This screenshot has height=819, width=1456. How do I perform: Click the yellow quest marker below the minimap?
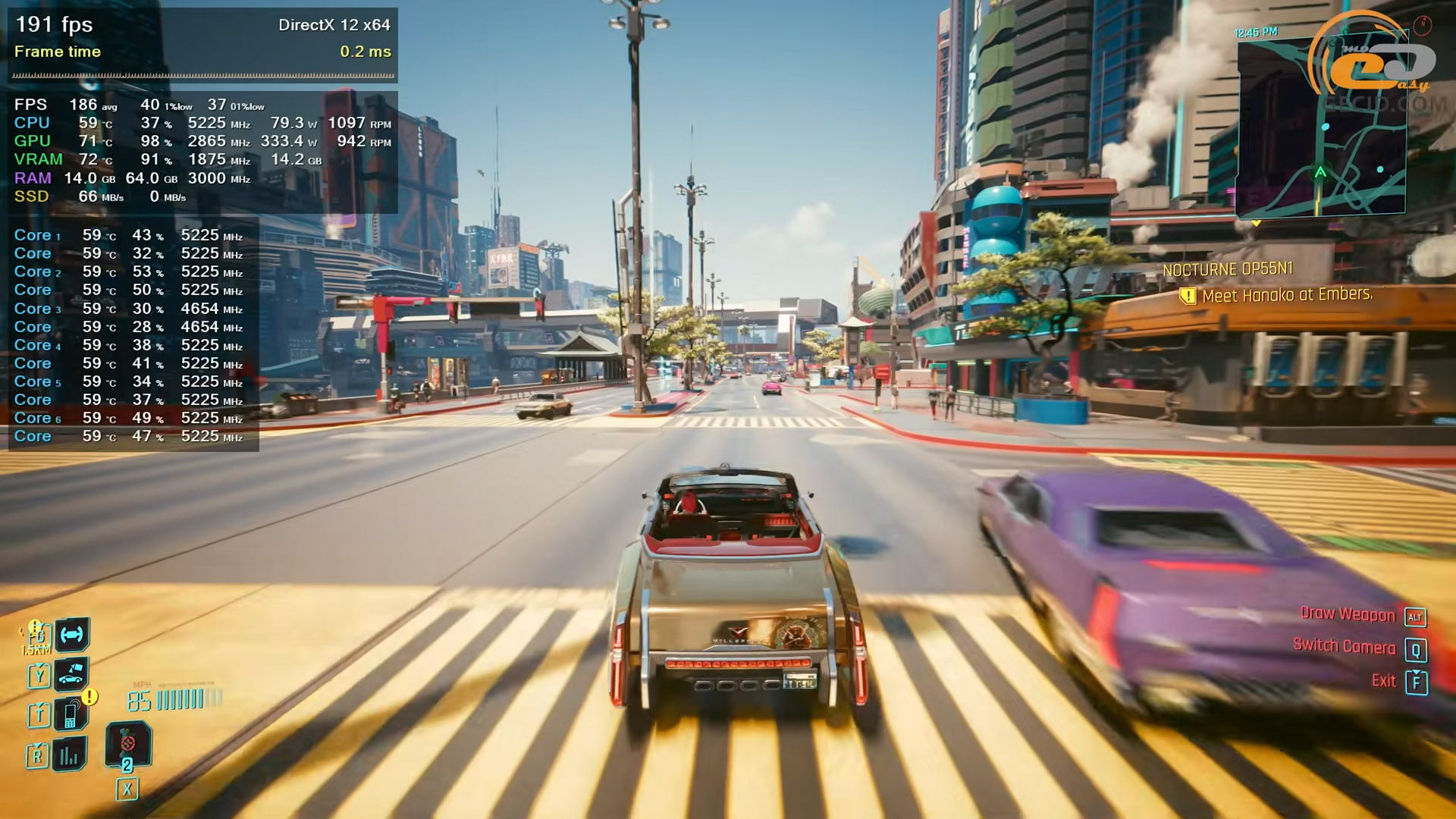tap(1257, 223)
